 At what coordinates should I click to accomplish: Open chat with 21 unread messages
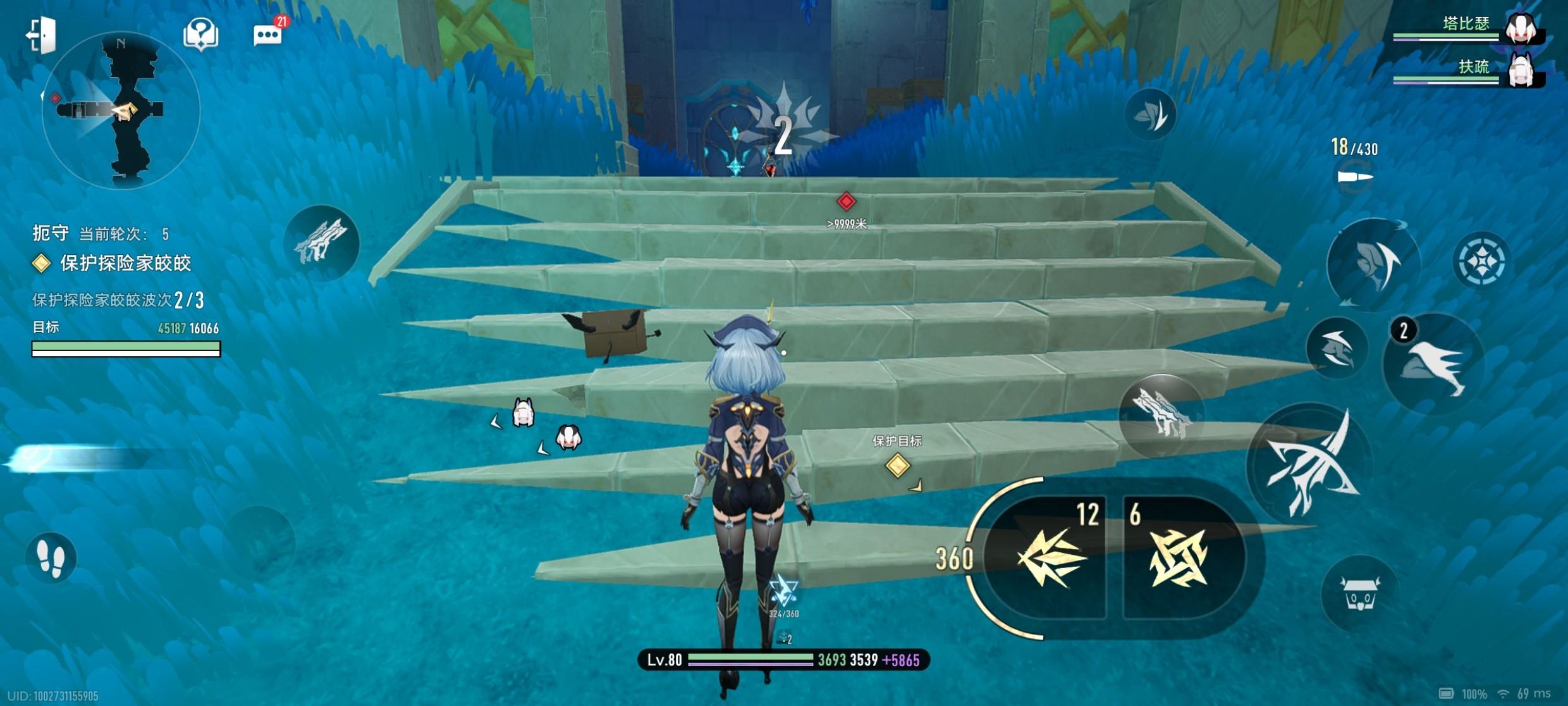tap(268, 35)
